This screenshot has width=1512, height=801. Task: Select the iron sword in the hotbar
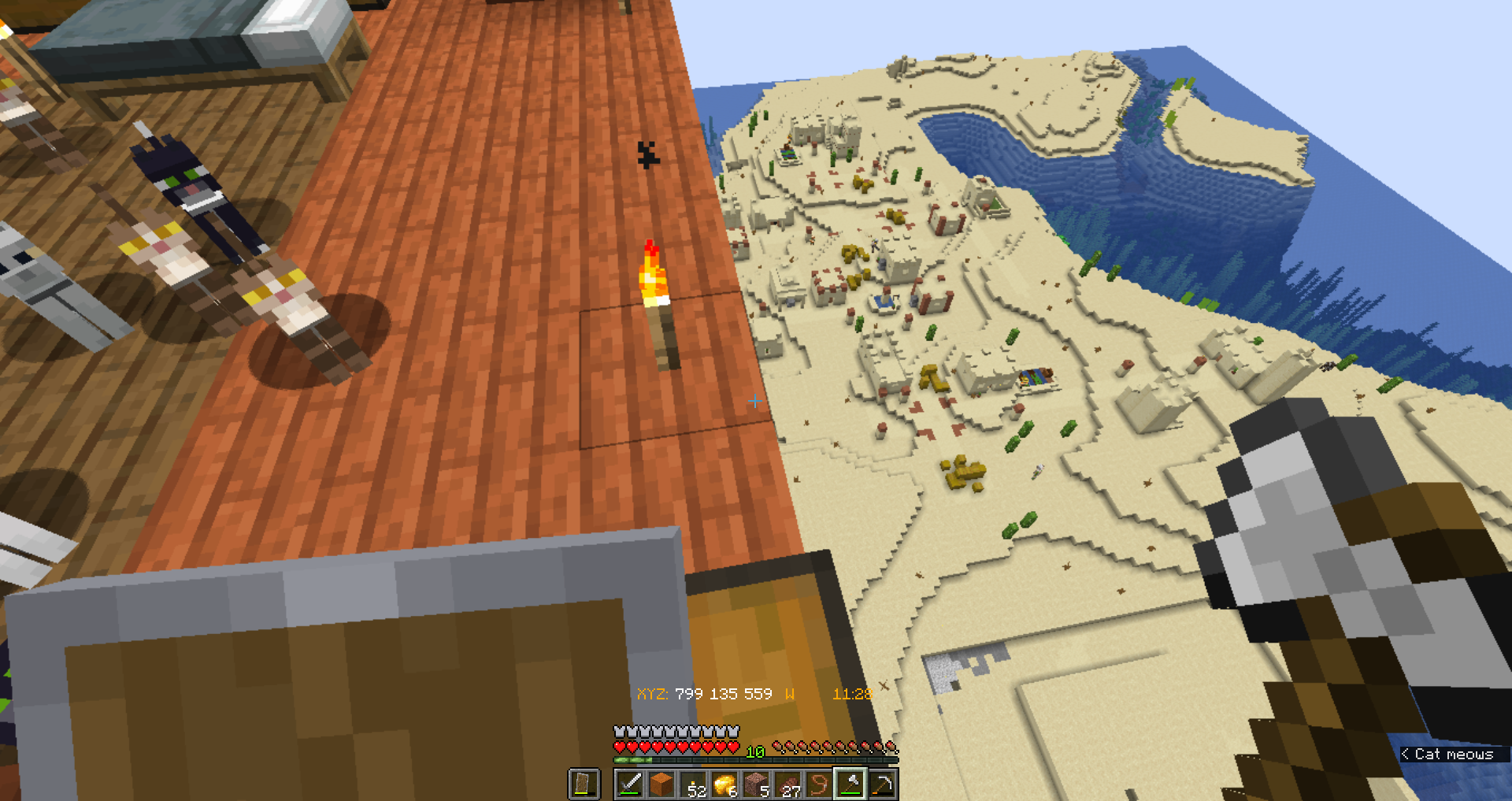632,782
